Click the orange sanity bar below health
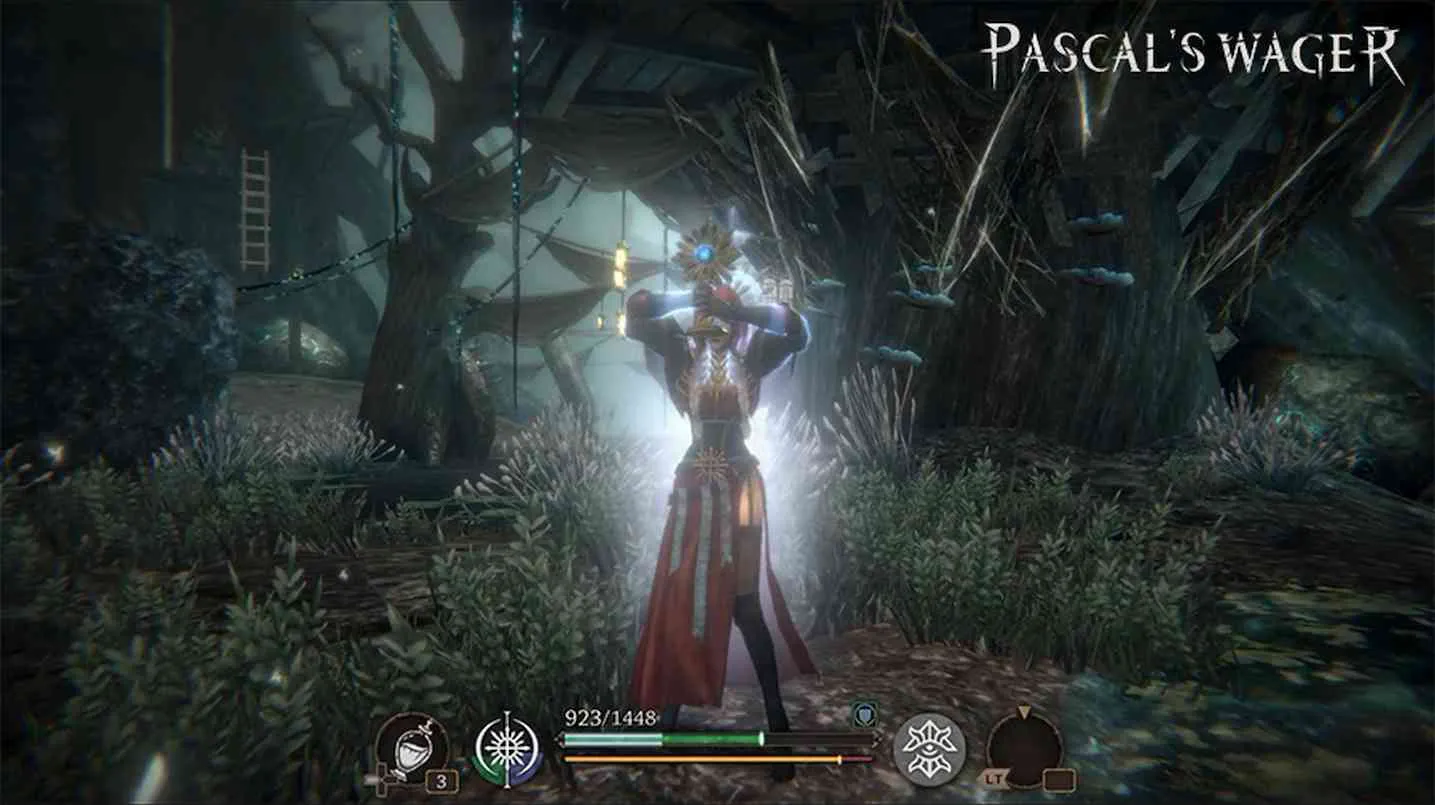This screenshot has width=1435, height=805. (700, 757)
